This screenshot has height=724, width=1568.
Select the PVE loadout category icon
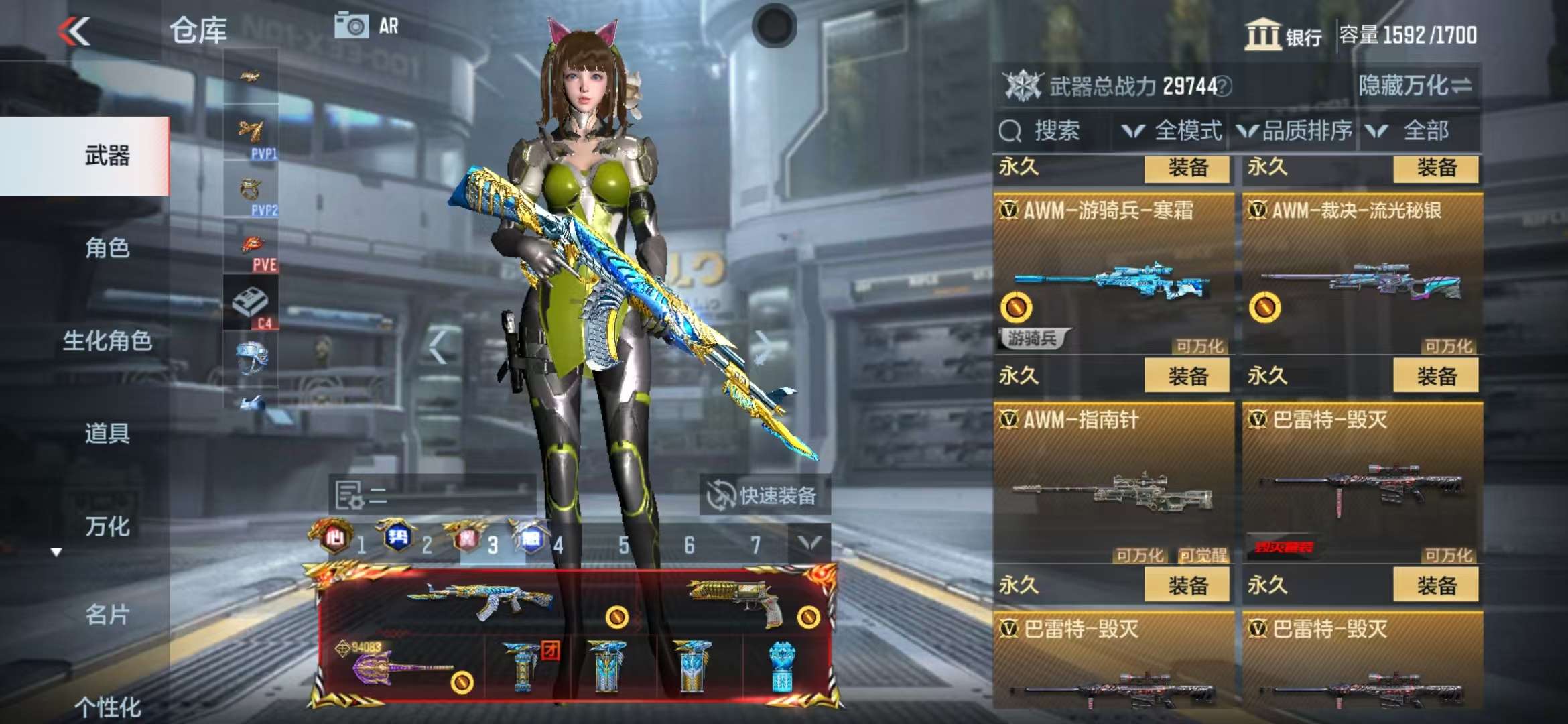[x=252, y=249]
